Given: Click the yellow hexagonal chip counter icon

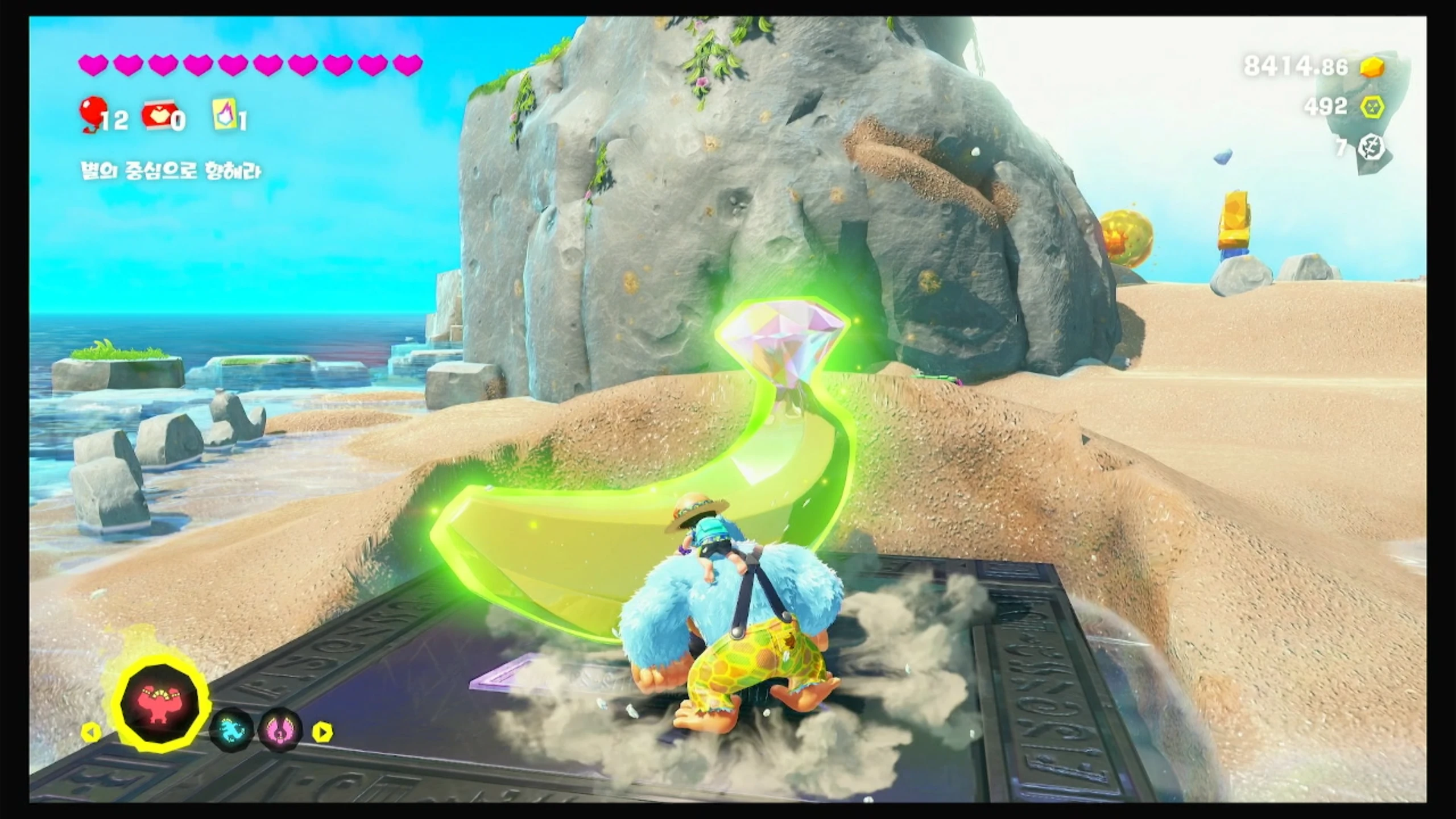Looking at the screenshot, I should coord(1372,106).
